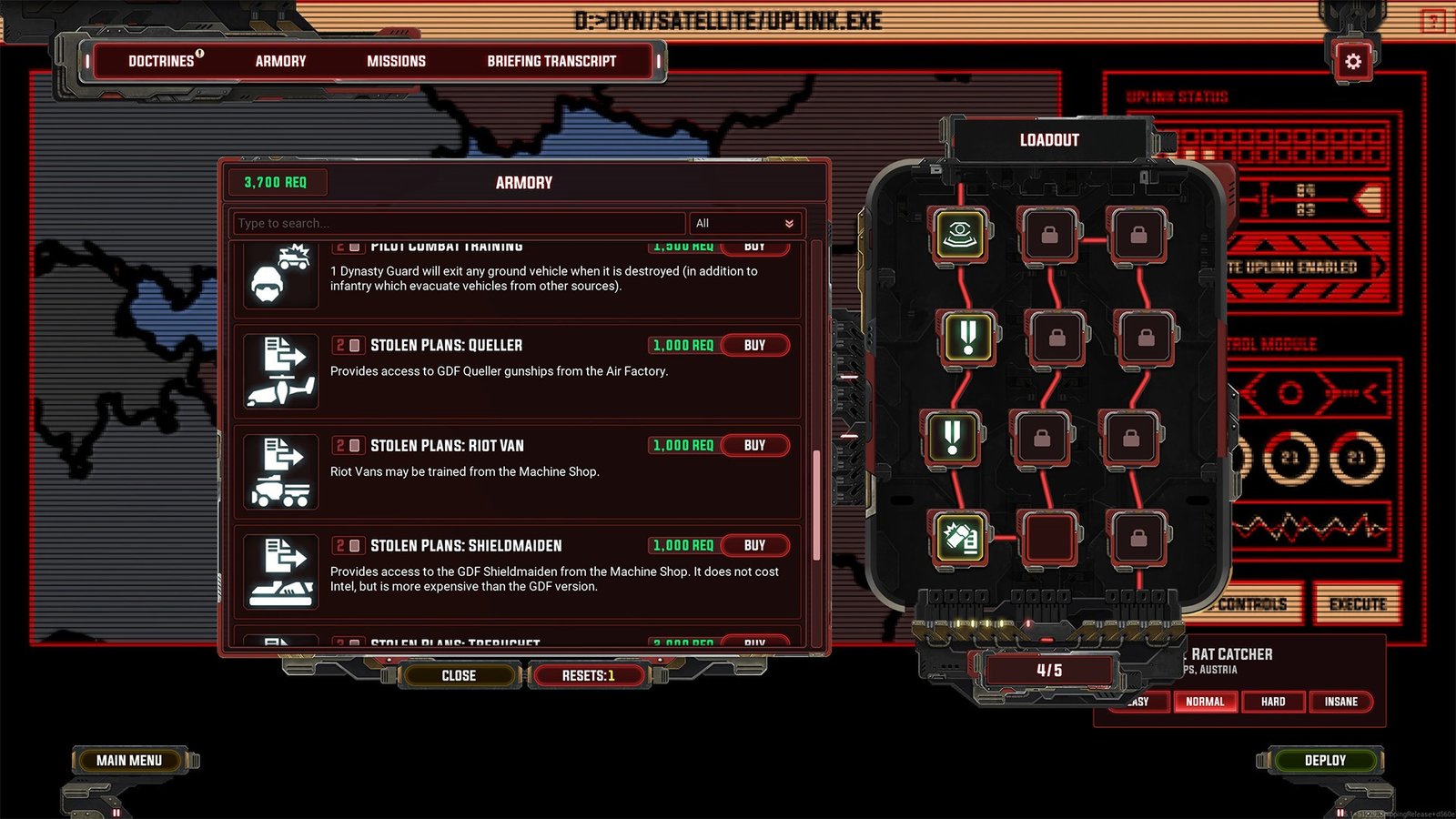Open the Missions tab
The width and height of the screenshot is (1456, 819).
[x=396, y=61]
